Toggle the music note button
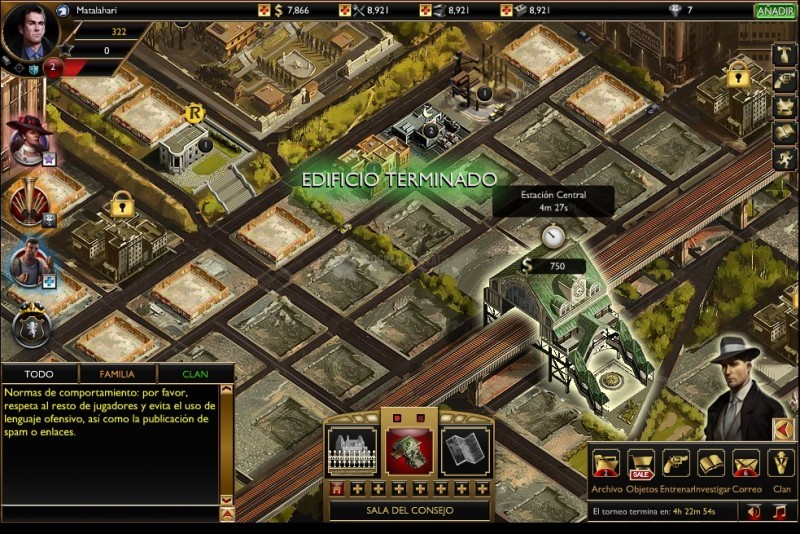The width and height of the screenshot is (800, 534). 781,511
